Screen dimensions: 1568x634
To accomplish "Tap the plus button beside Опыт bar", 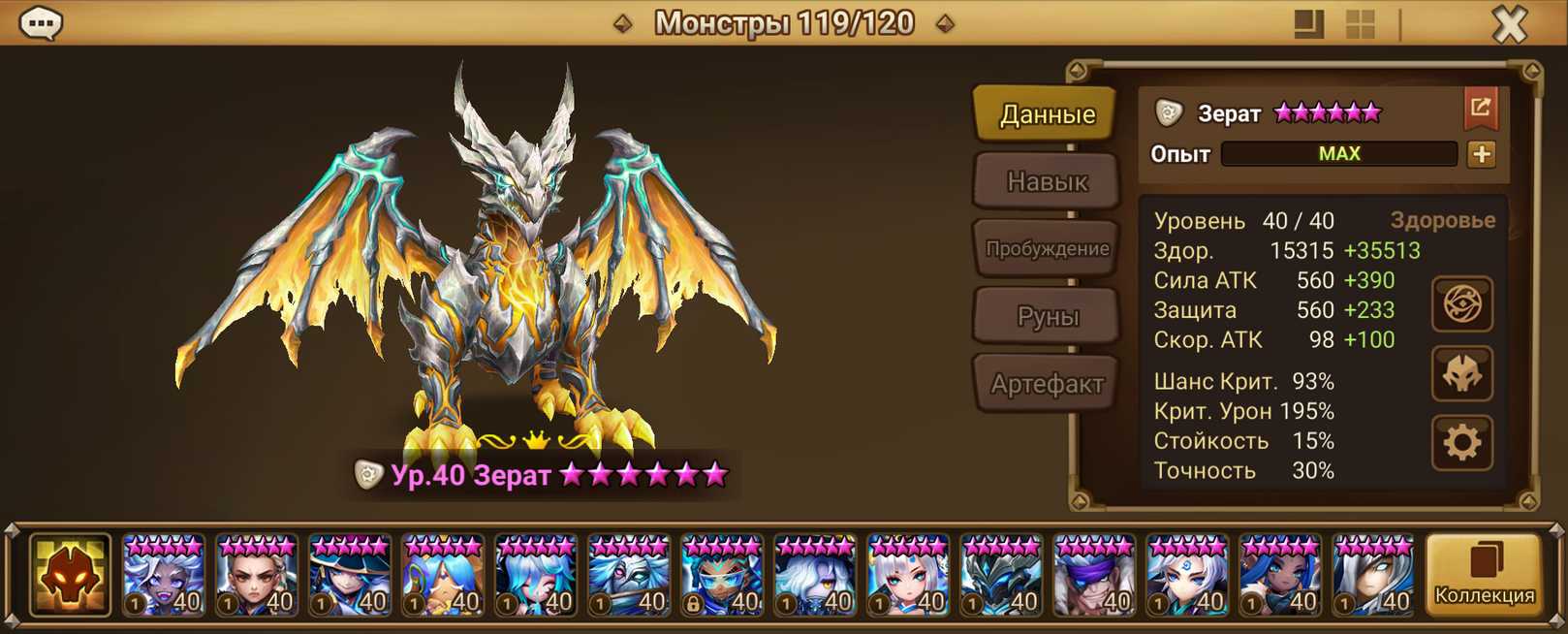I will 1481,154.
